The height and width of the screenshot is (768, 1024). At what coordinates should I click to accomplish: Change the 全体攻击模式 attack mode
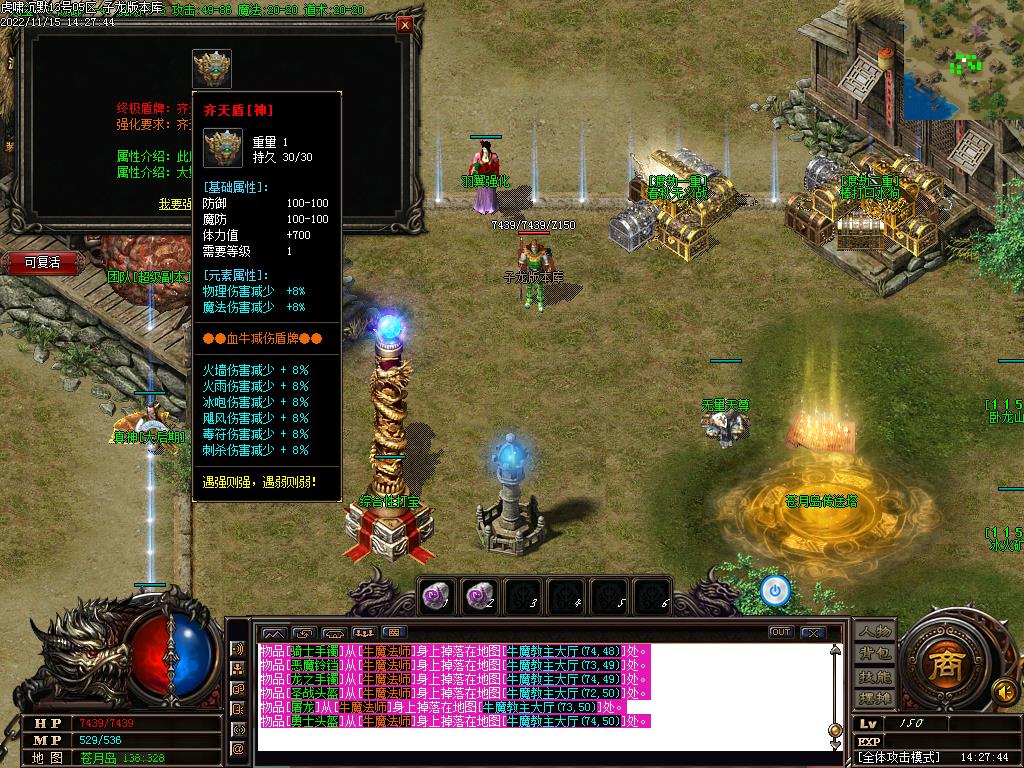(900, 757)
